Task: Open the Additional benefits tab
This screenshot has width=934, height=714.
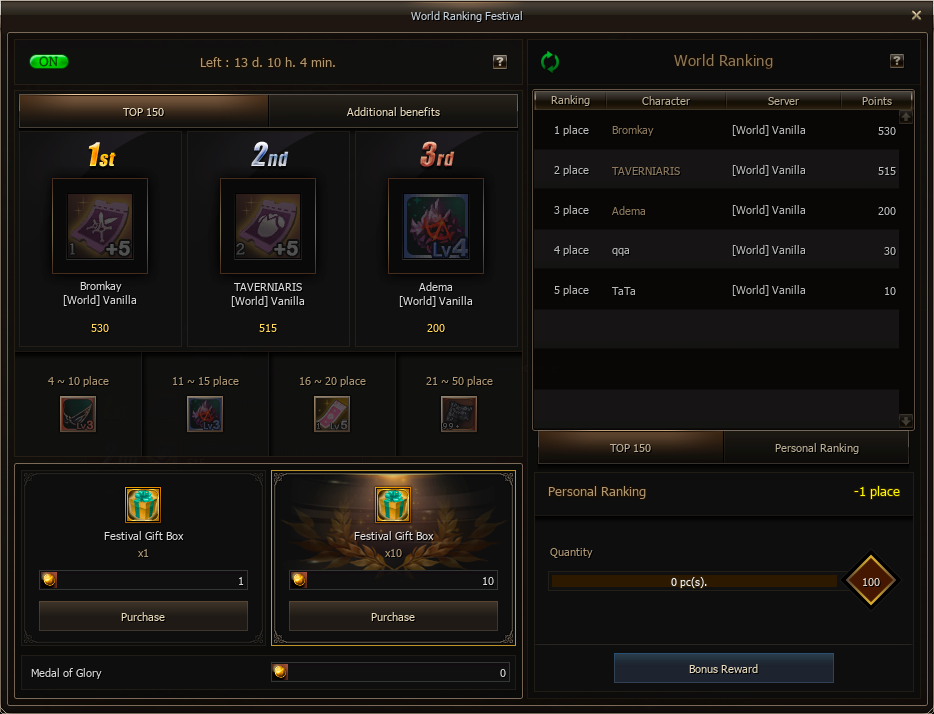Action: pyautogui.click(x=393, y=112)
